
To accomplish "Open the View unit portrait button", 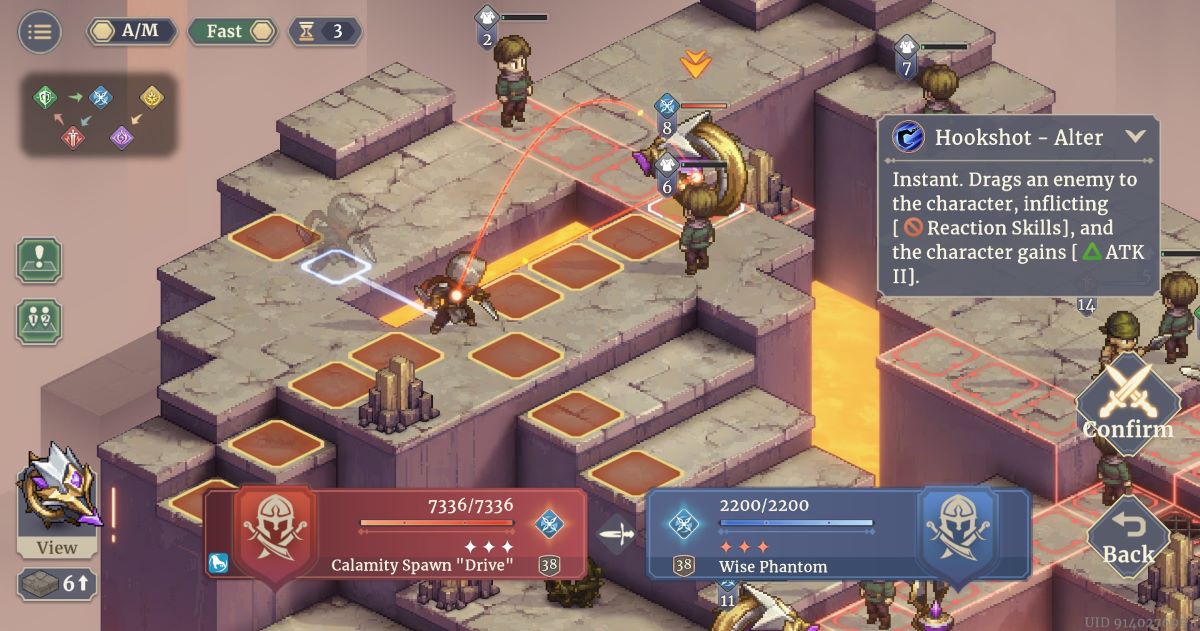I will pyautogui.click(x=58, y=500).
